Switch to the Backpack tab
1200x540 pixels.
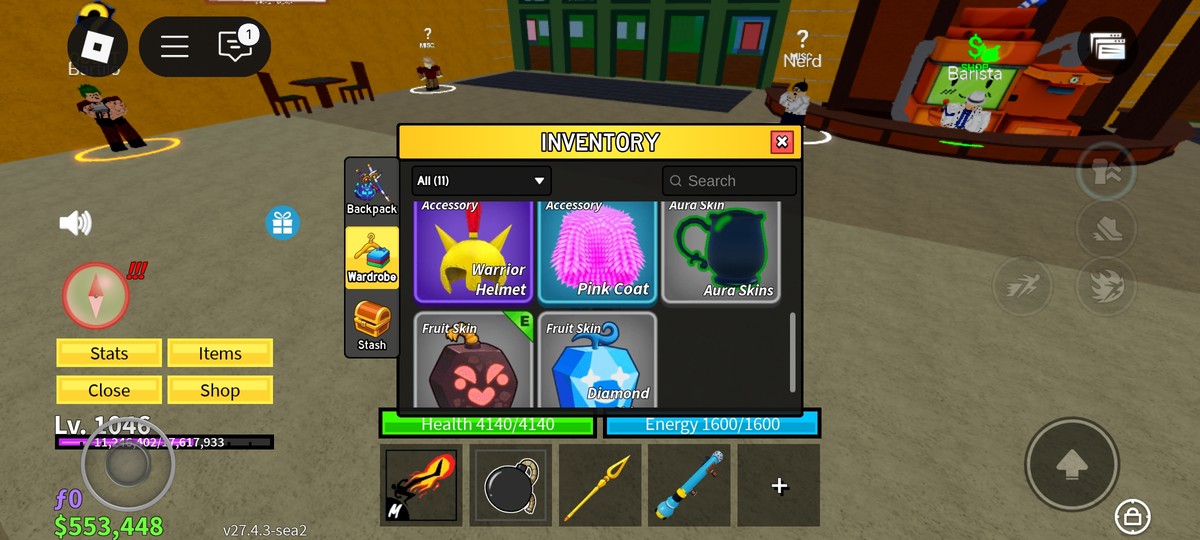(372, 189)
